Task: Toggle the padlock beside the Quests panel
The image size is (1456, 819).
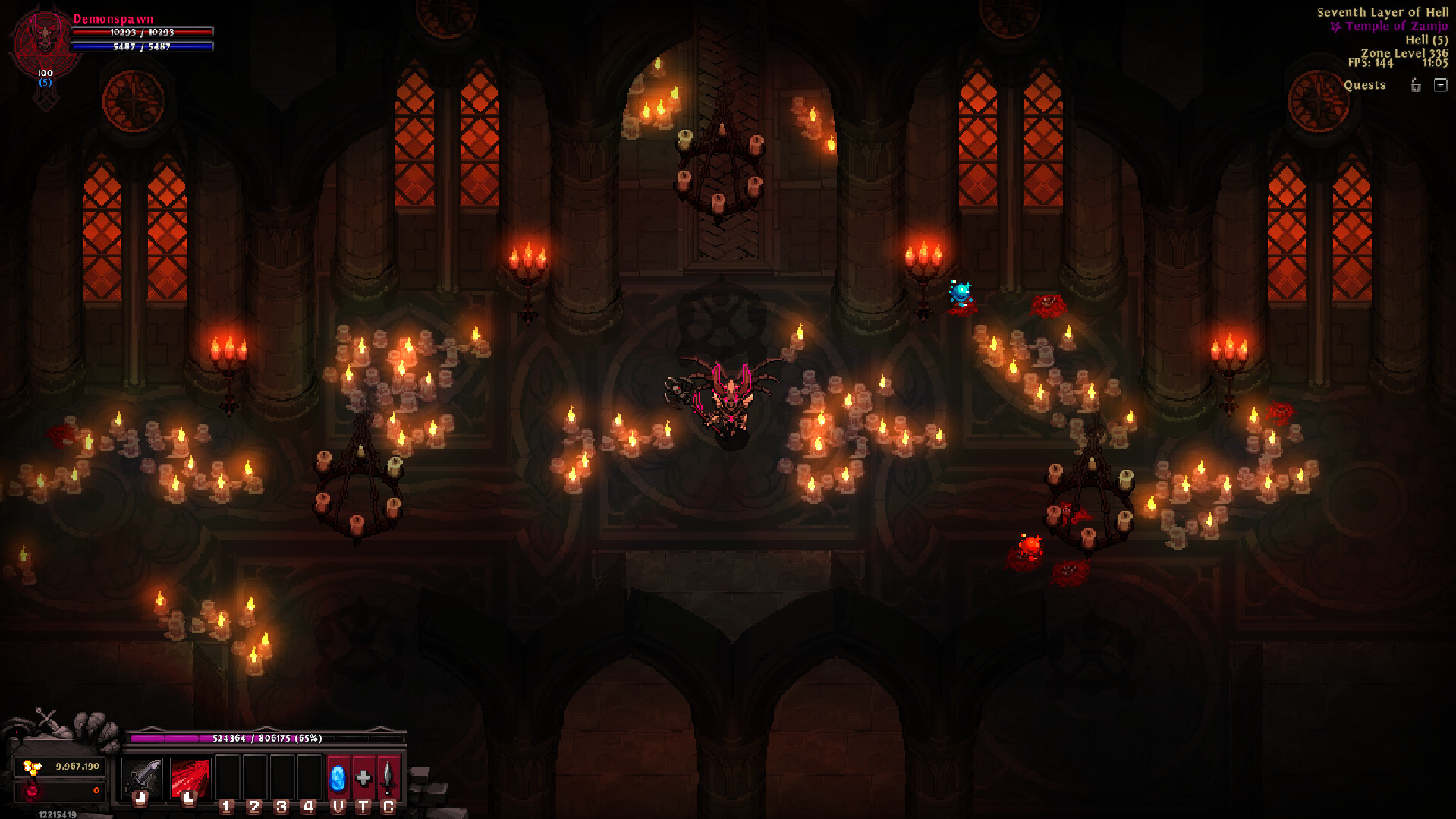Action: pyautogui.click(x=1417, y=86)
